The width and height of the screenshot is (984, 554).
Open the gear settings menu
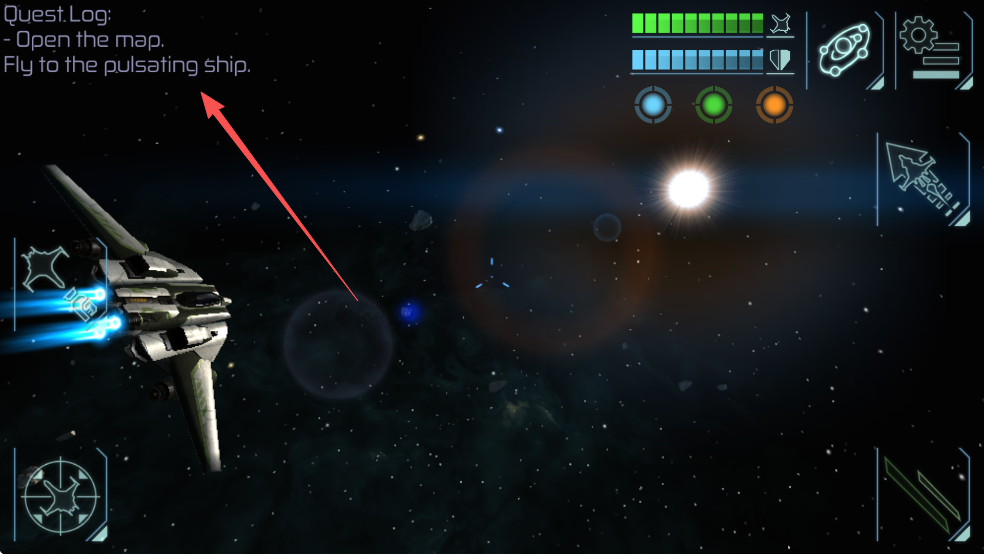coord(931,48)
